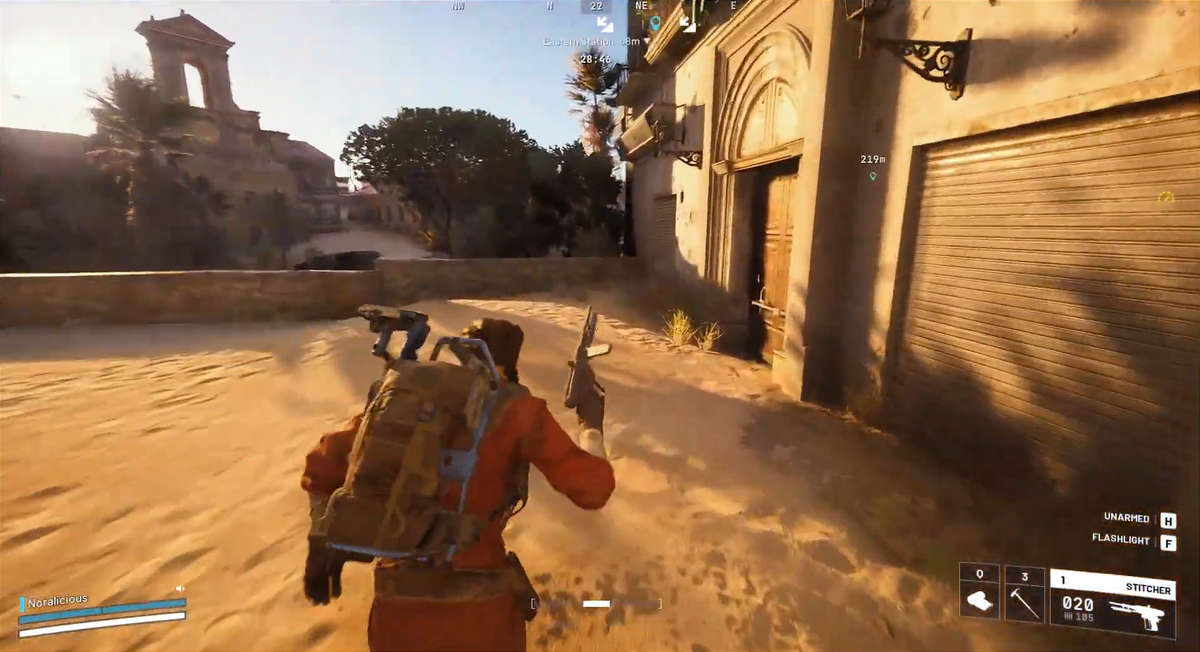Viewport: 1200px width, 652px height.
Task: Click the blue objective pin on the compass
Action: (655, 22)
